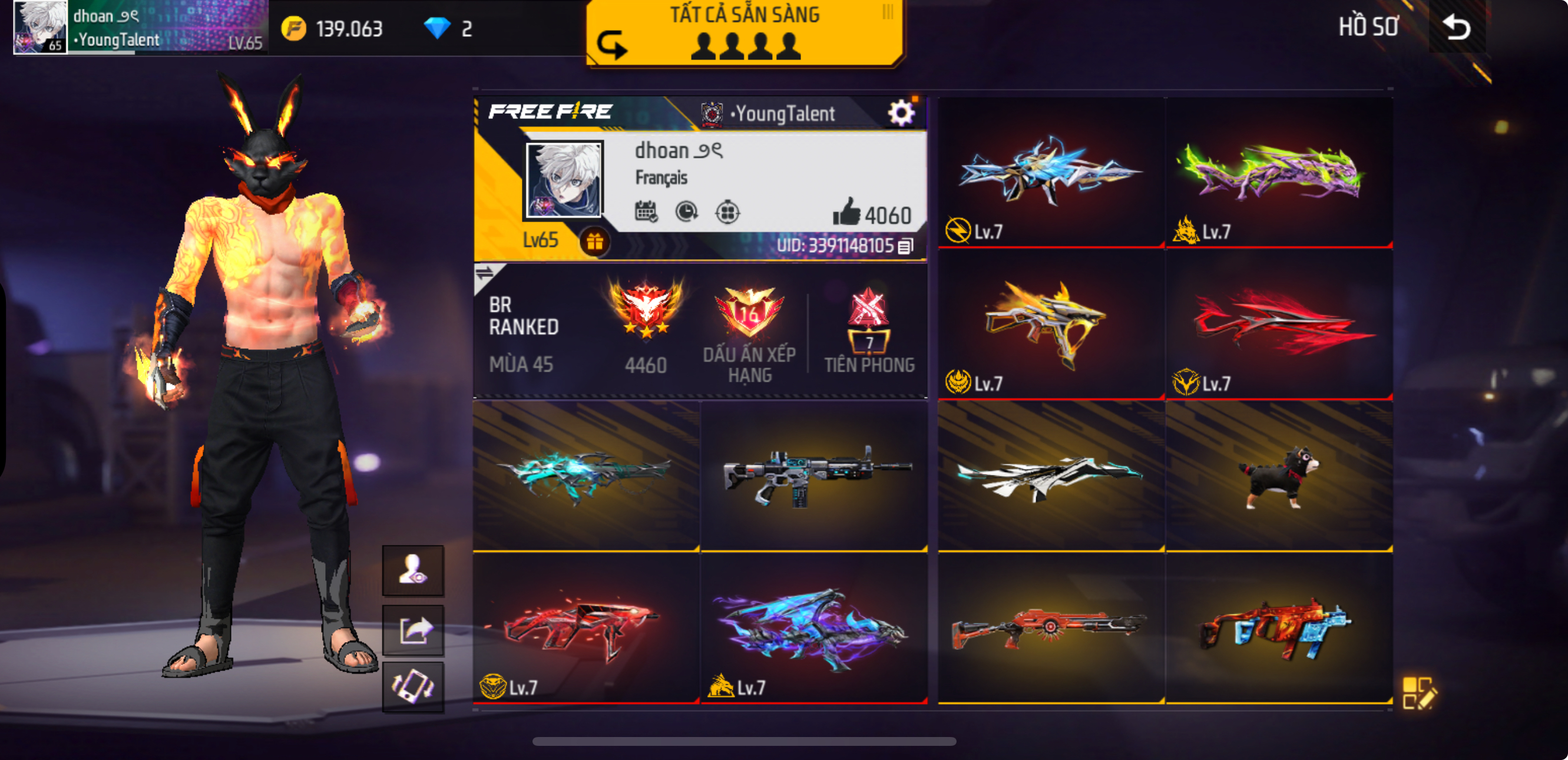Select the red and blue Vector skin
Image resolution: width=1568 pixels, height=760 pixels.
point(1279,628)
